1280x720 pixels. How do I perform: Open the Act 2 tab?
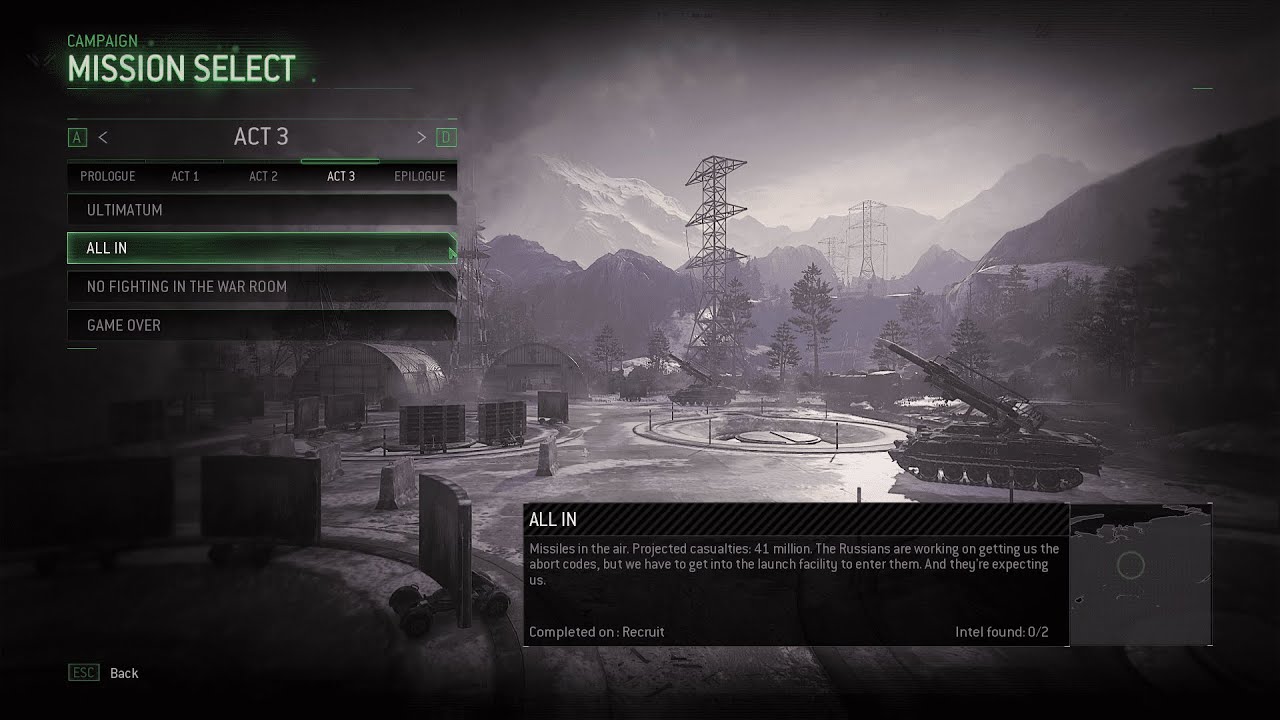263,176
